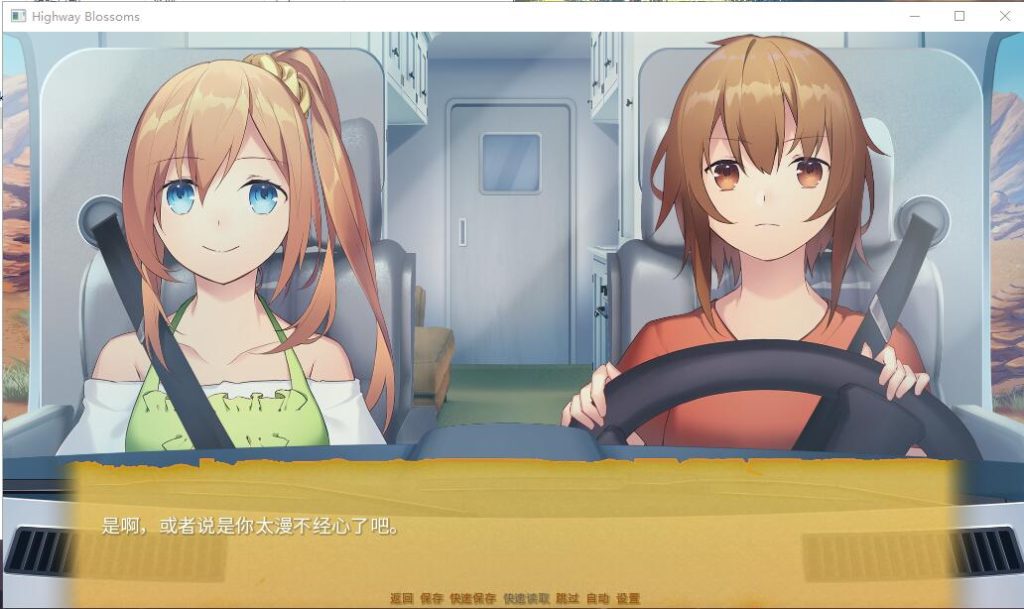Select 快速读取 quick load
This screenshot has height=609, width=1024.
click(526, 598)
